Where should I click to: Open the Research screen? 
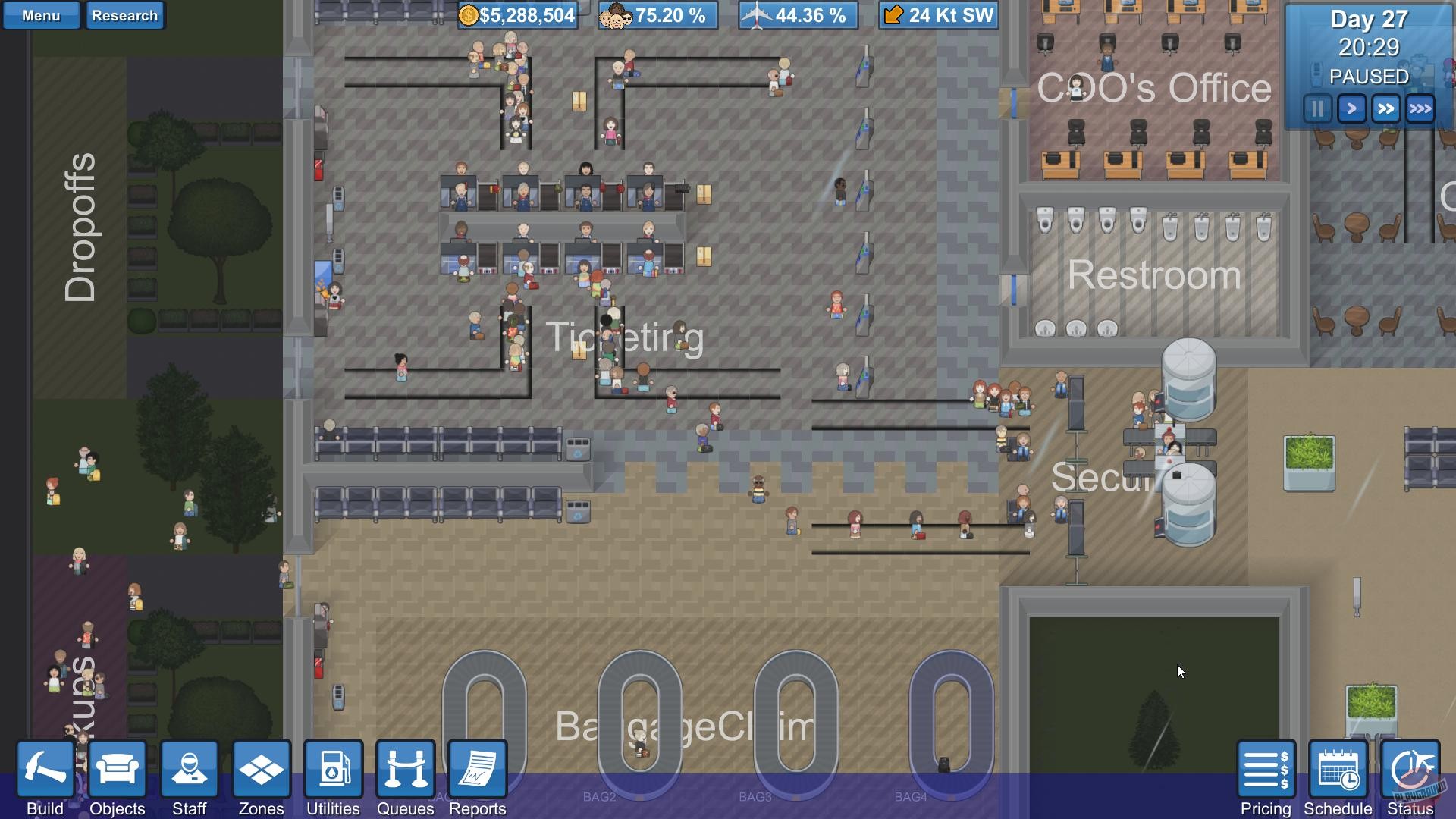[x=125, y=15]
